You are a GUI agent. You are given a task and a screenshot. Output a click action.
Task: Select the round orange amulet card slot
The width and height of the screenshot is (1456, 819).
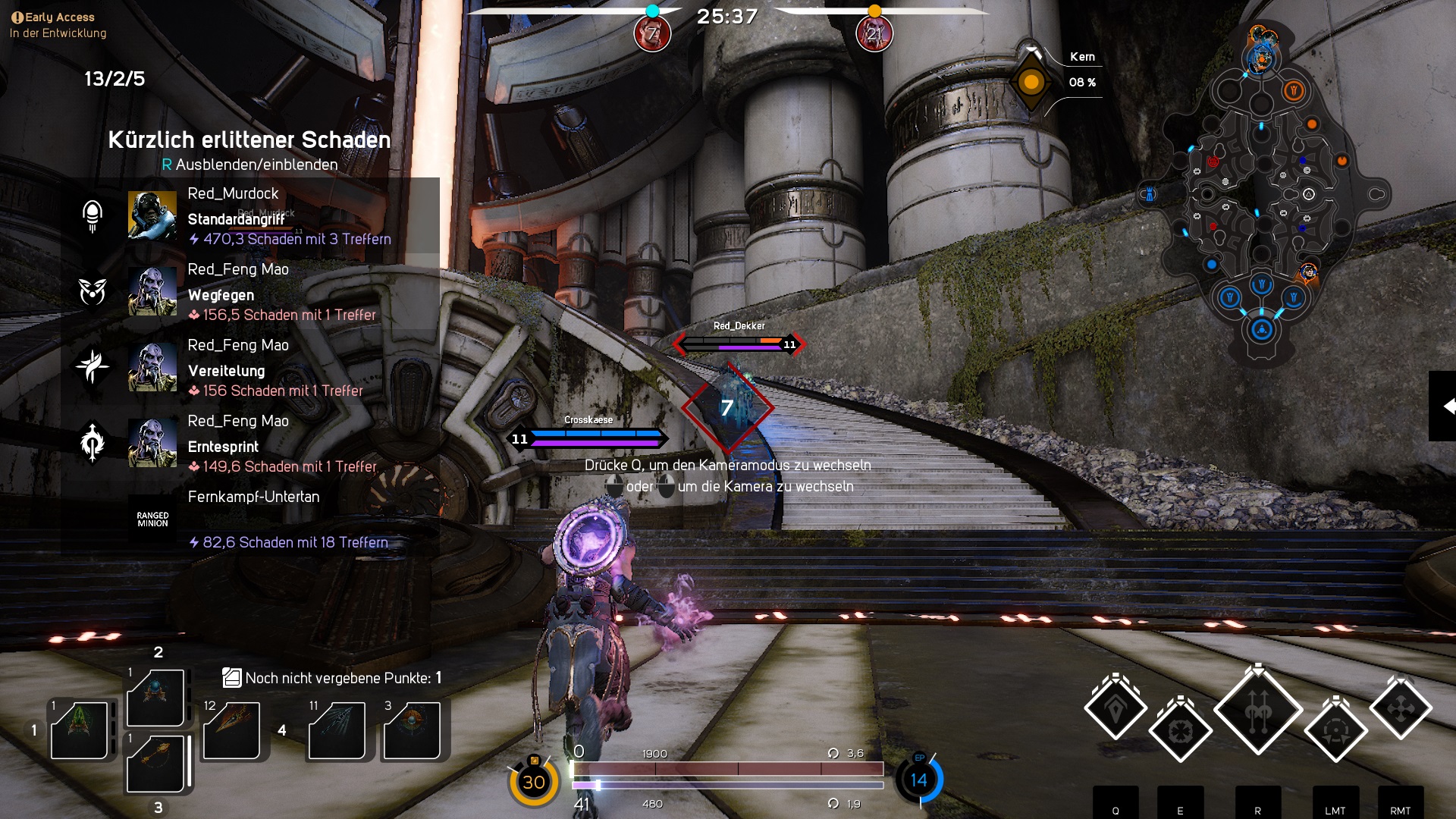tap(412, 730)
